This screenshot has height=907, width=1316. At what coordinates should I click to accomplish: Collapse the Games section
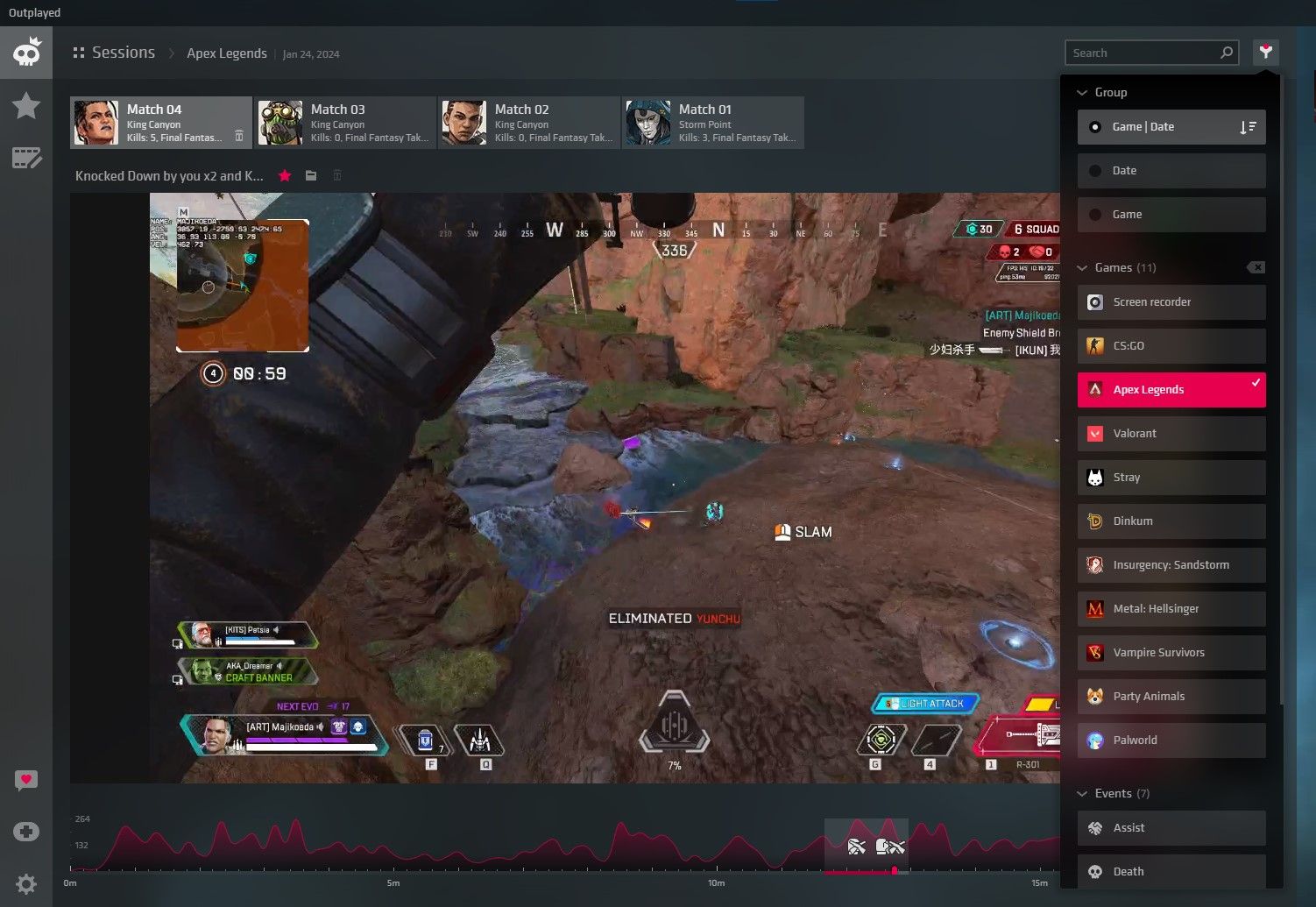point(1083,267)
